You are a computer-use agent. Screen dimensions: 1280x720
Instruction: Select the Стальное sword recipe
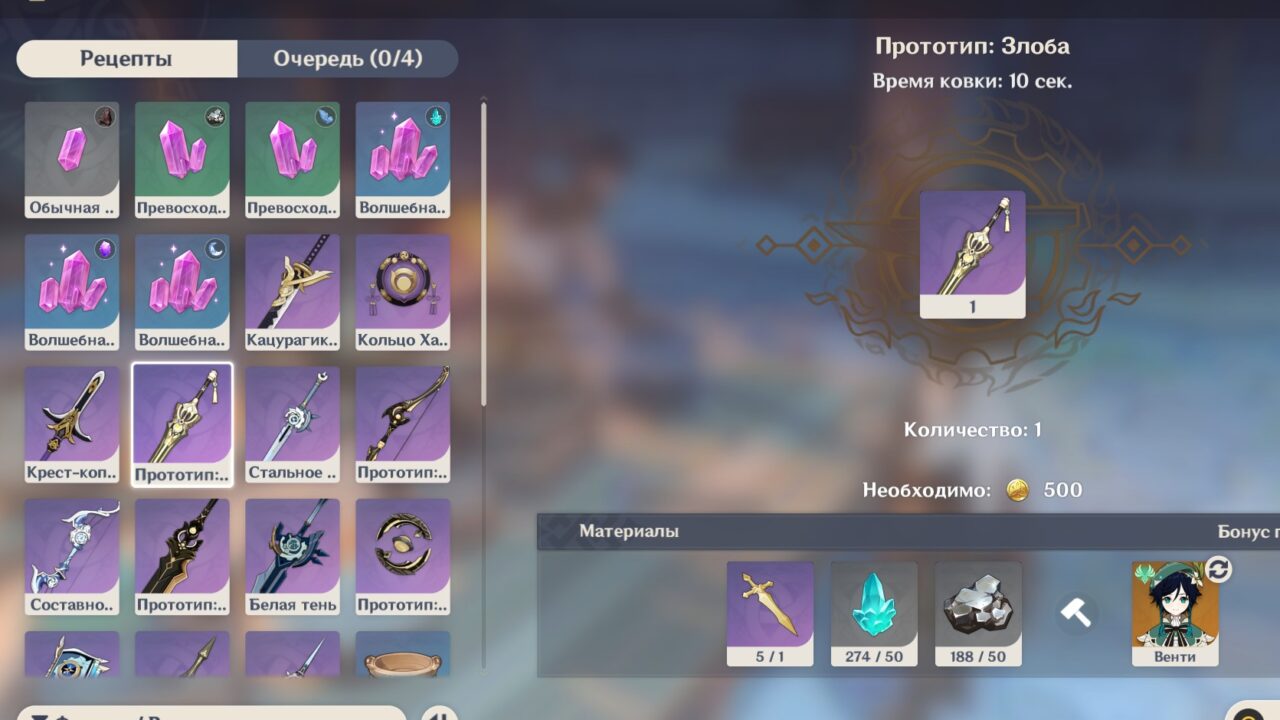[x=292, y=424]
